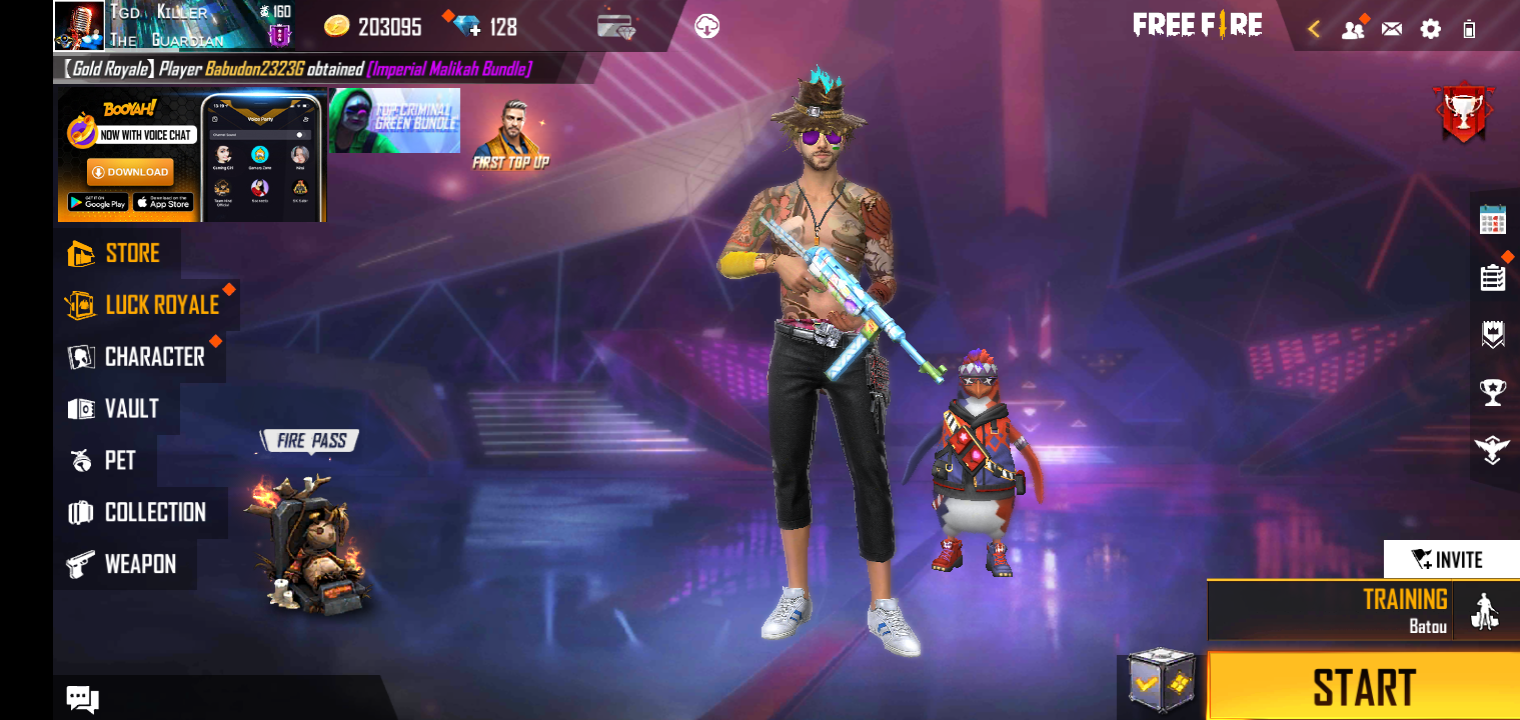Open the friends list icon
The height and width of the screenshot is (720, 1520).
(1353, 29)
